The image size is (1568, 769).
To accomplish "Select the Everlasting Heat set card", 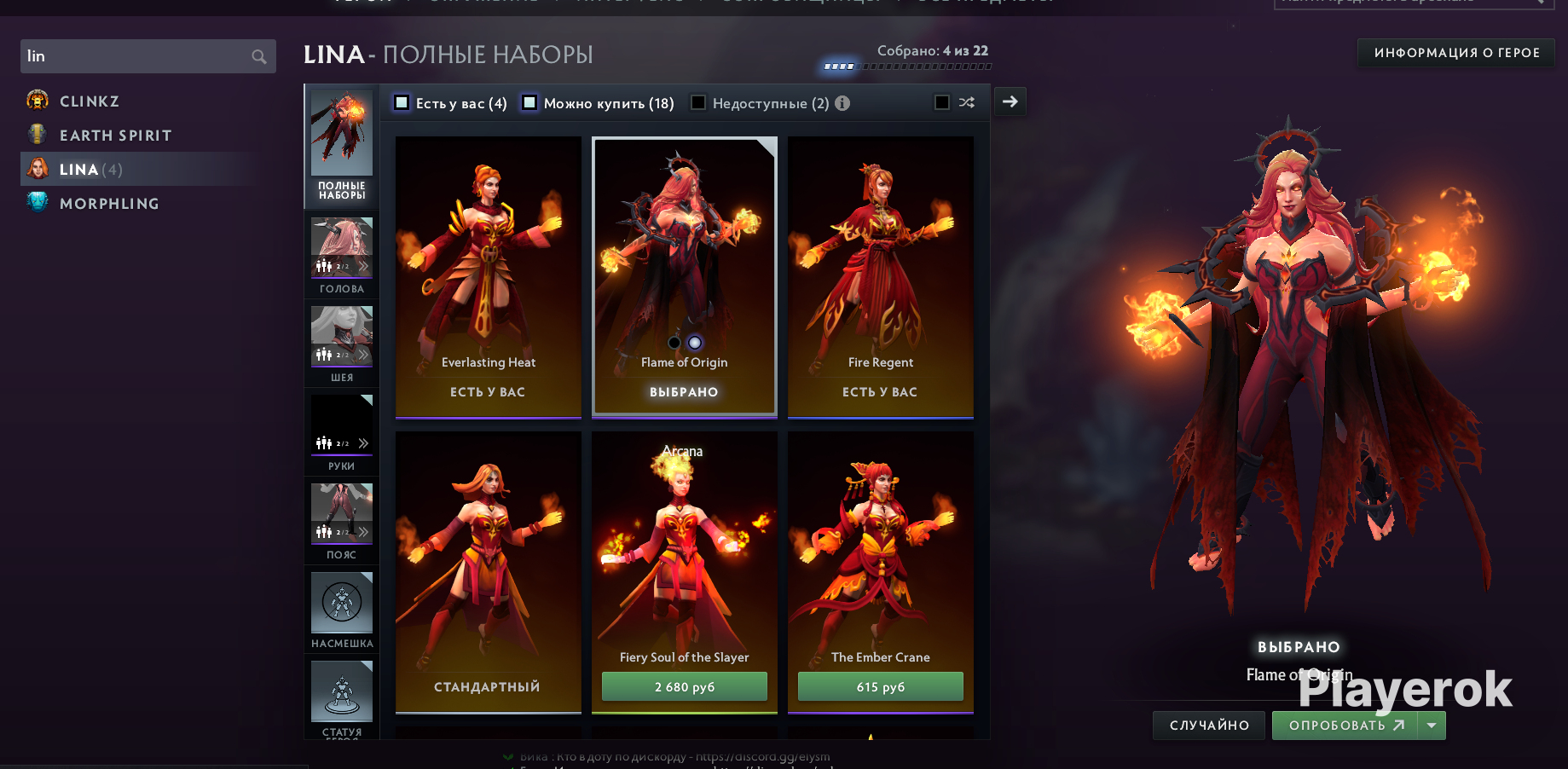I will click(489, 276).
